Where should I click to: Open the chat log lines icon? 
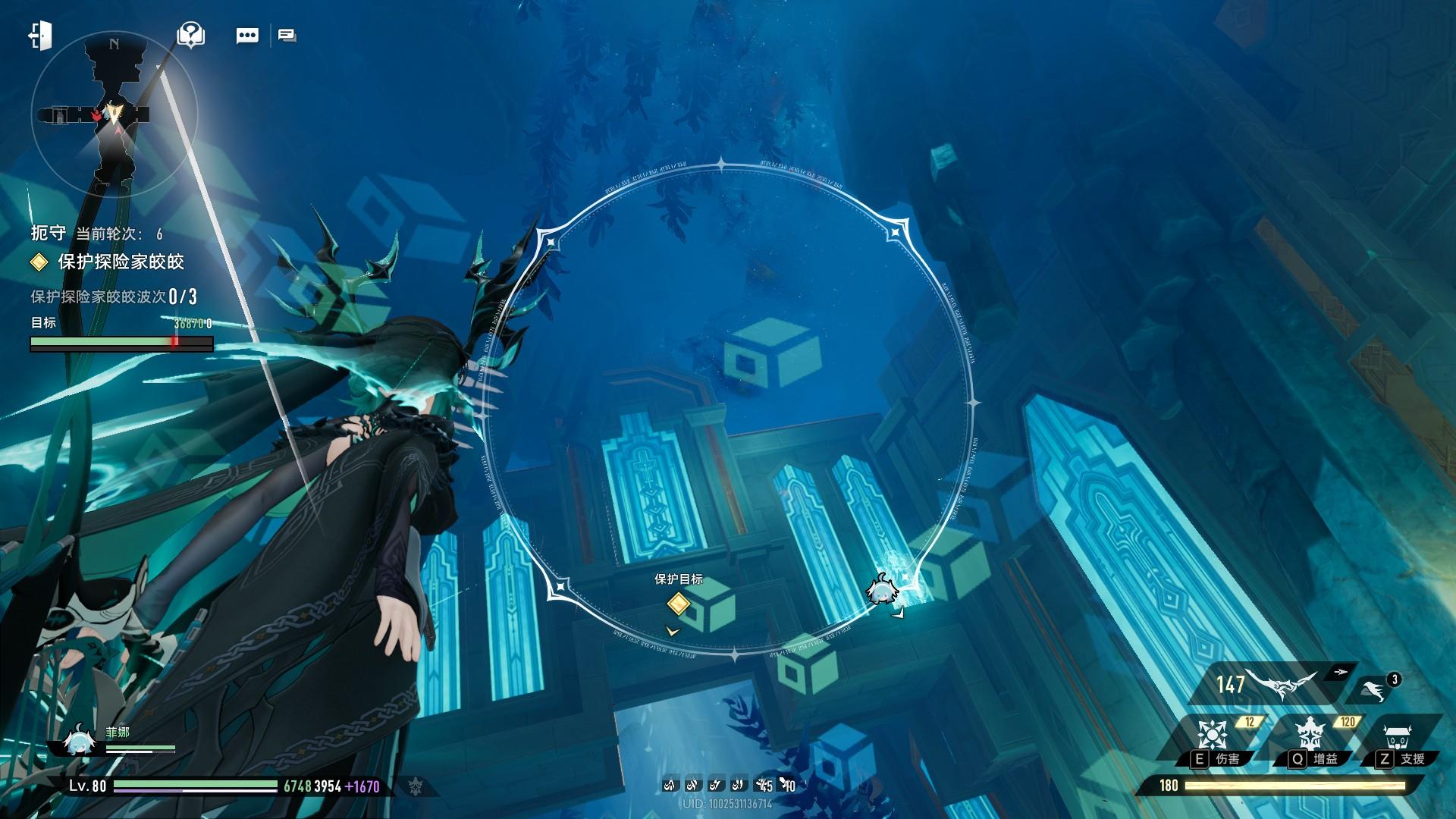[x=287, y=36]
